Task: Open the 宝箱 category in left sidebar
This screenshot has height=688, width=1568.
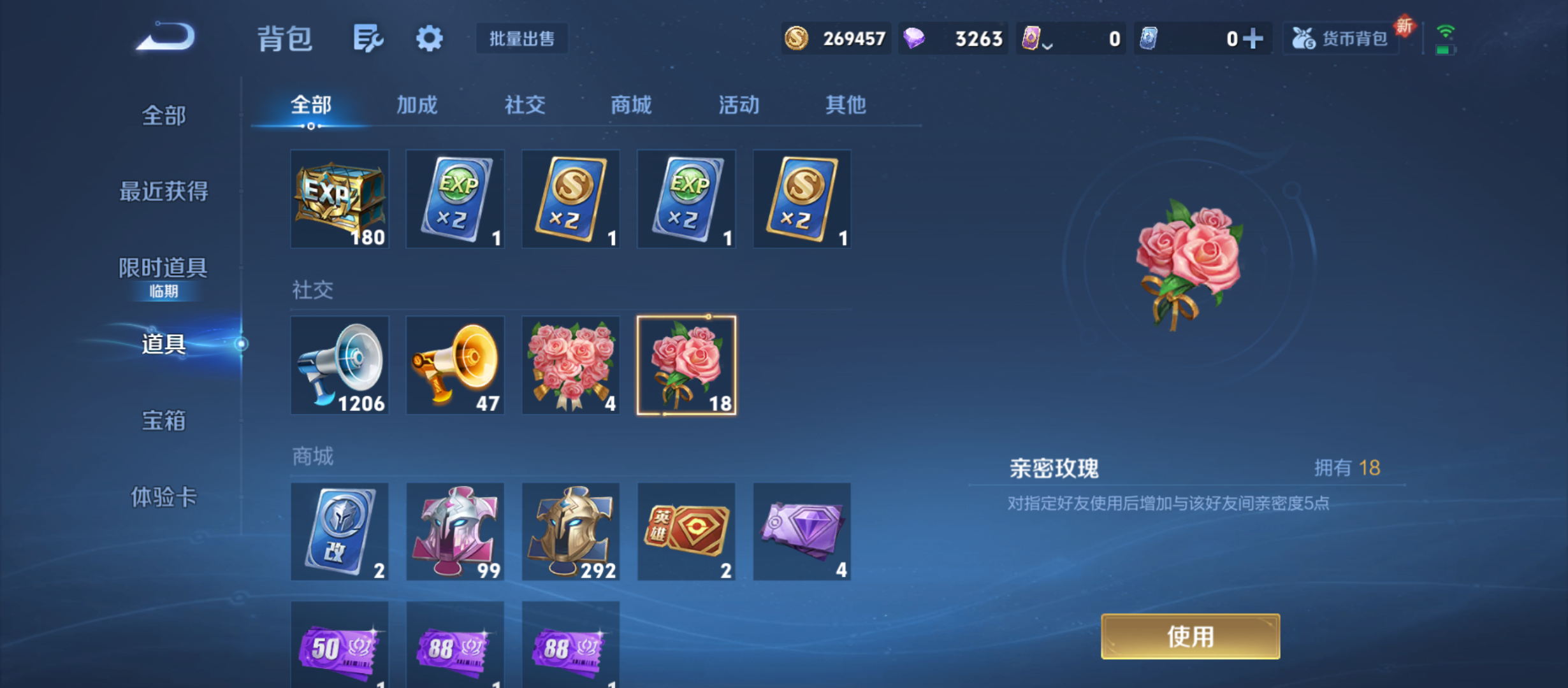Action: (163, 420)
